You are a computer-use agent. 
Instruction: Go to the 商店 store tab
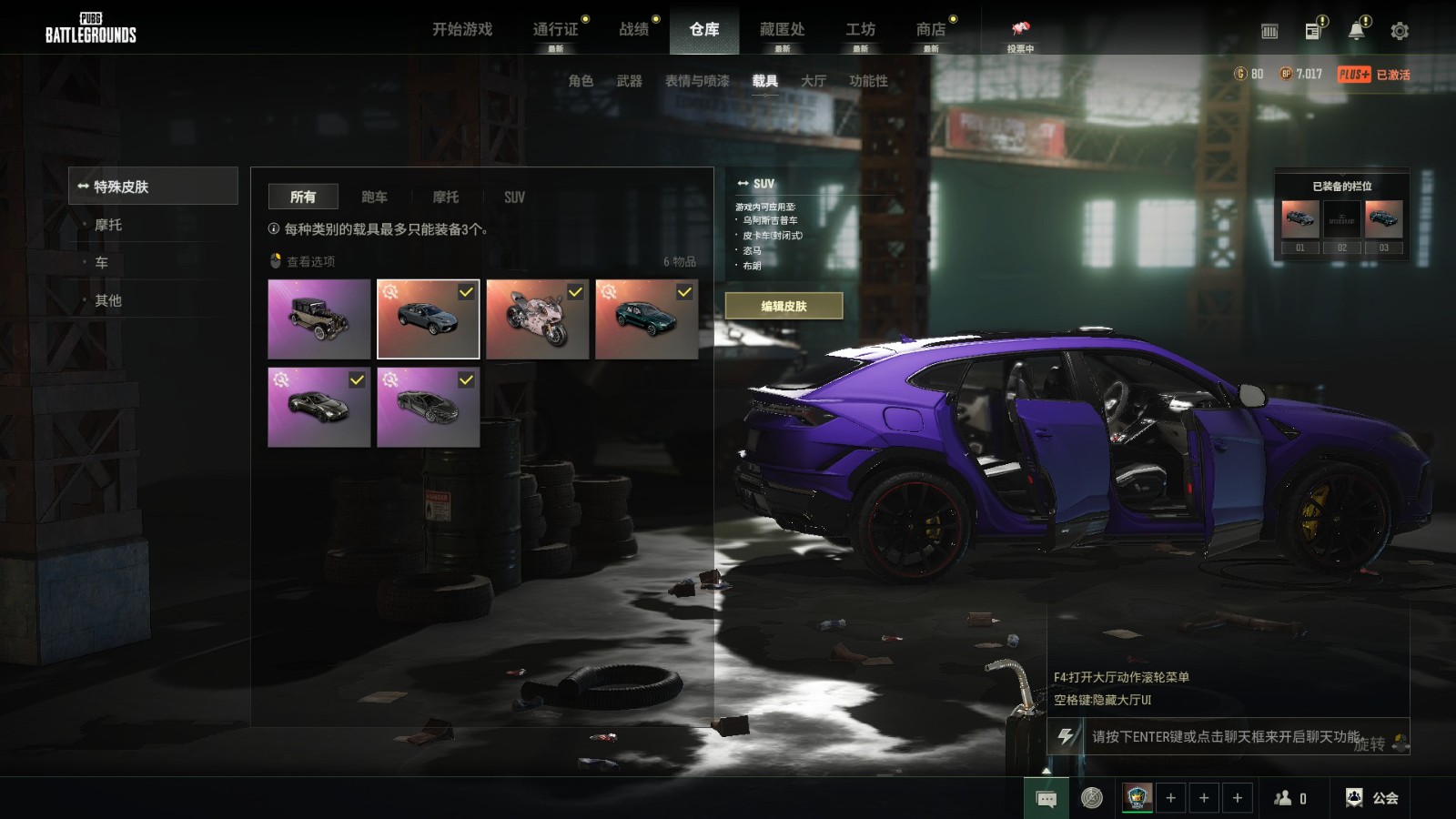tap(930, 30)
